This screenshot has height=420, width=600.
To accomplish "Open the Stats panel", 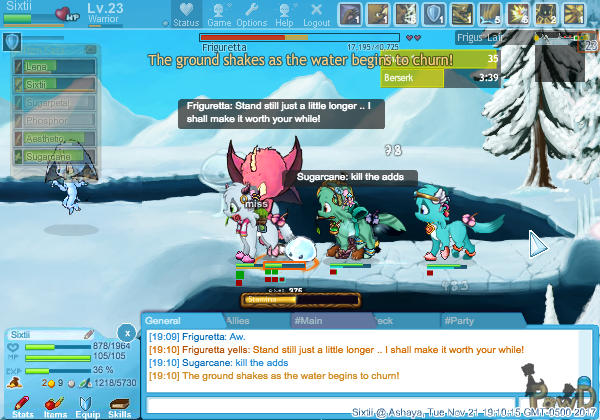I will coord(23,405).
